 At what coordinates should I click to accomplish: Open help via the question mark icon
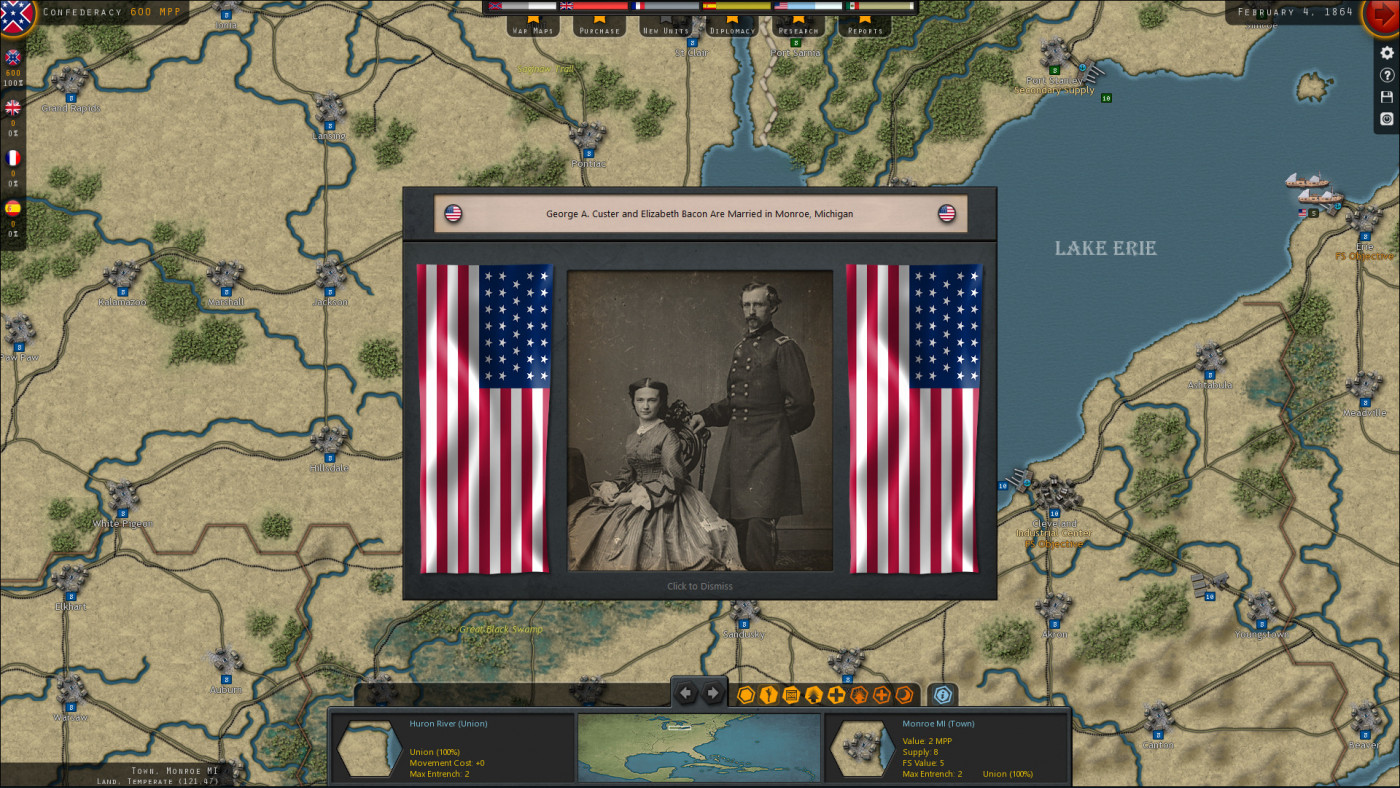click(x=1386, y=75)
